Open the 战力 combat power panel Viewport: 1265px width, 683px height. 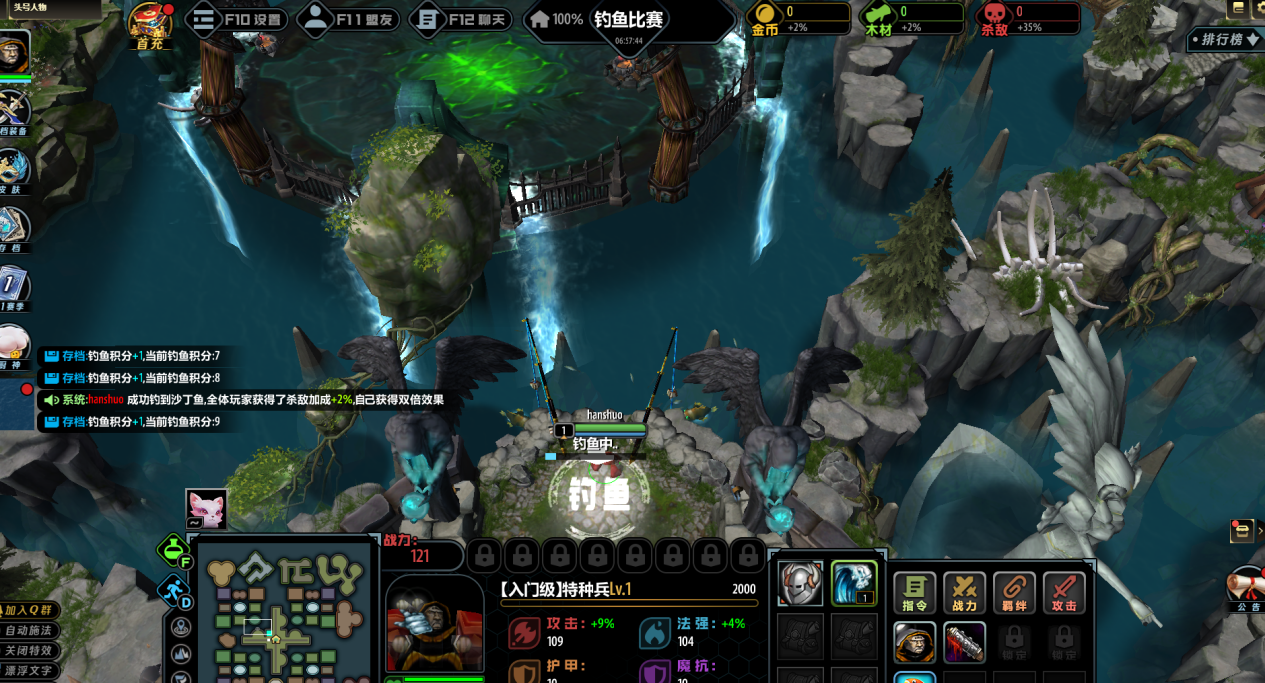(x=964, y=592)
